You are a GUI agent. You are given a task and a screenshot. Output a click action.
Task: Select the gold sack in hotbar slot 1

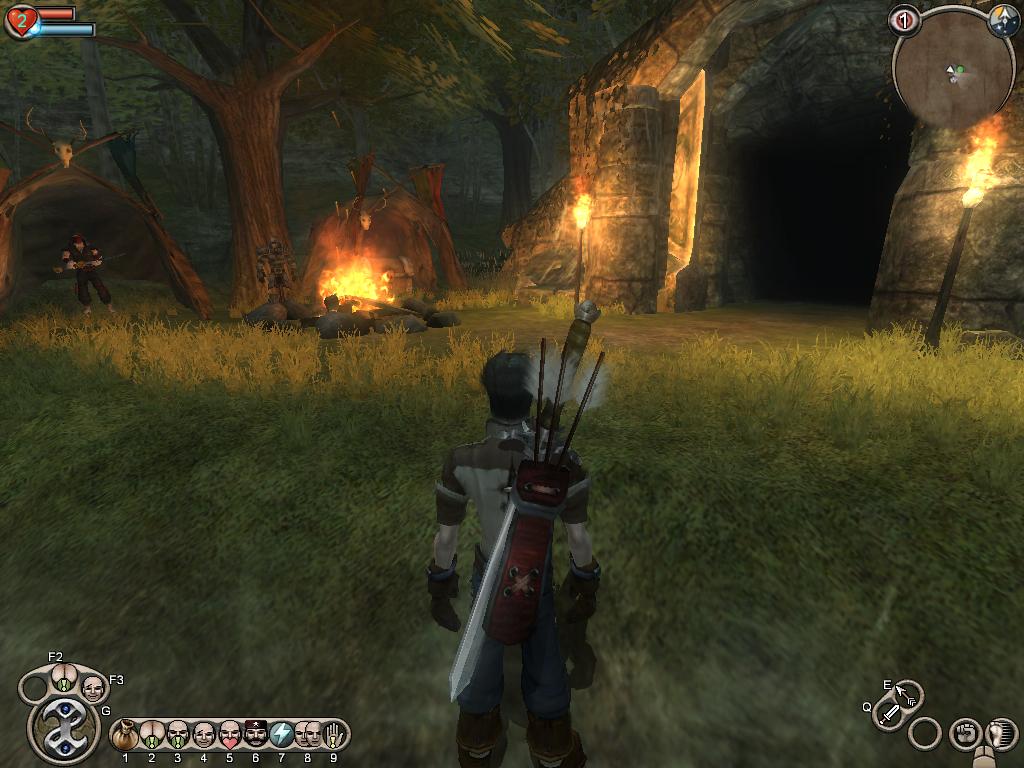click(x=126, y=735)
